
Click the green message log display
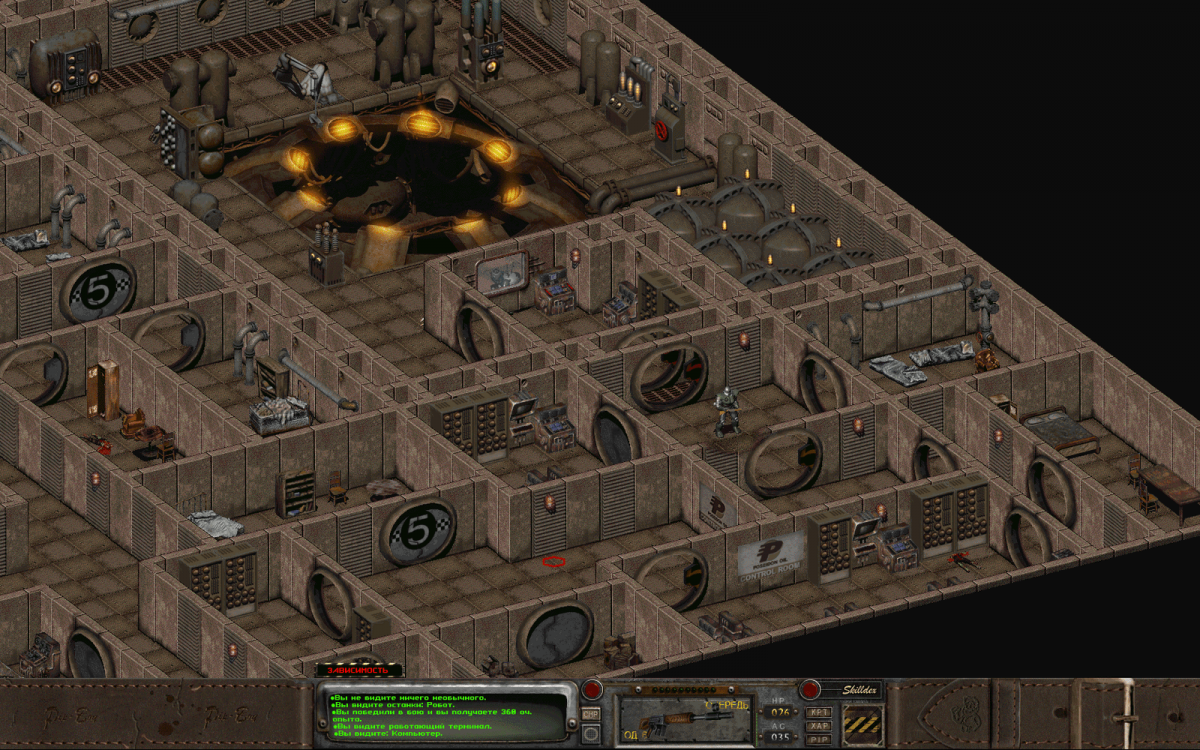point(445,715)
